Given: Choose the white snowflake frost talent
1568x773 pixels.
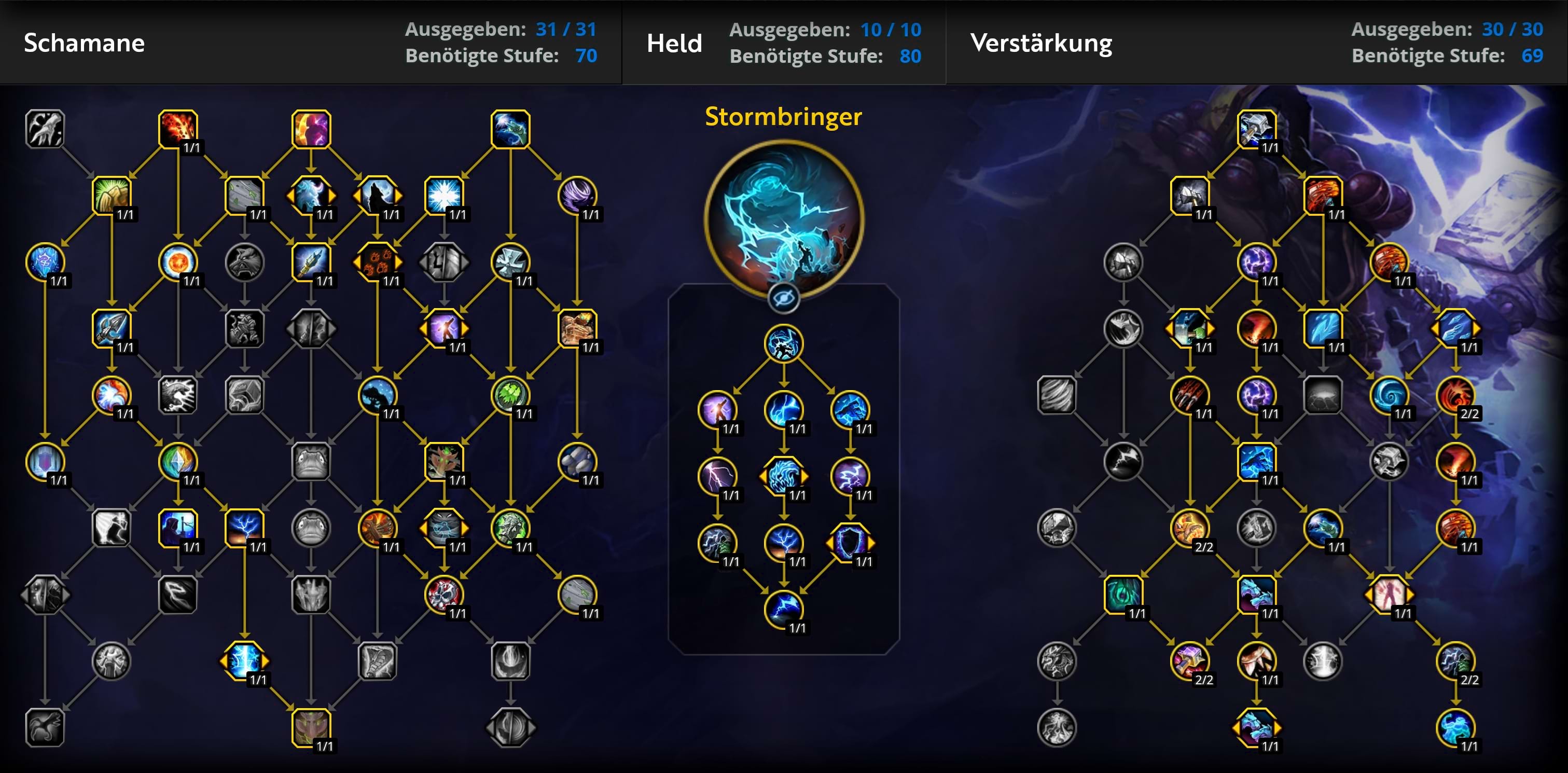Looking at the screenshot, I should click(x=443, y=195).
